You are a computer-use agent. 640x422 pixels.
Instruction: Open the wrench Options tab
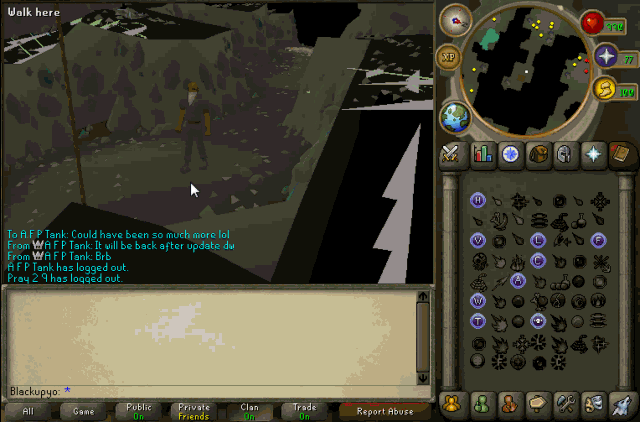[565, 403]
